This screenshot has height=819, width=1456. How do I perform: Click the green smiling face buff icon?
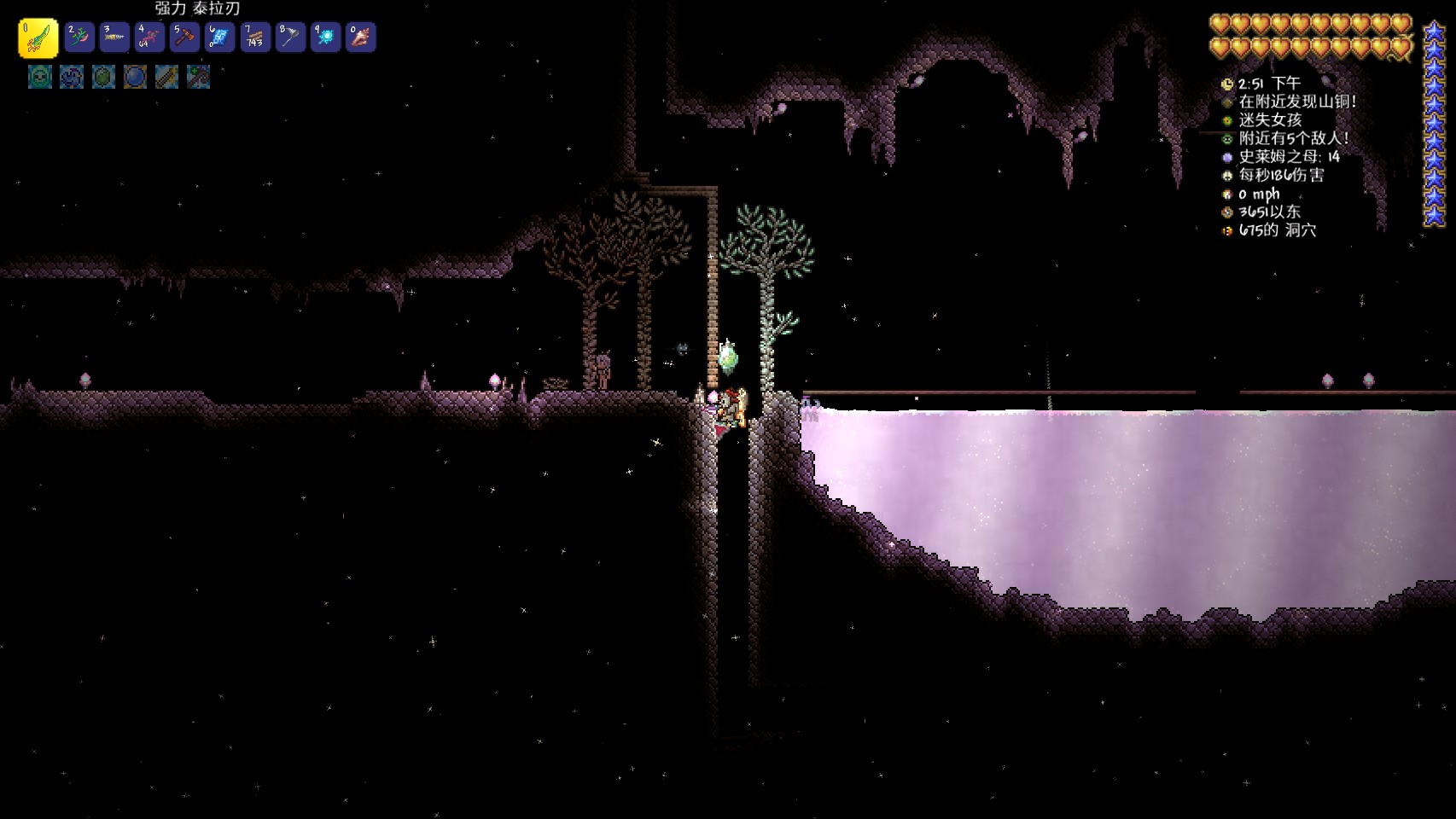tap(40, 78)
